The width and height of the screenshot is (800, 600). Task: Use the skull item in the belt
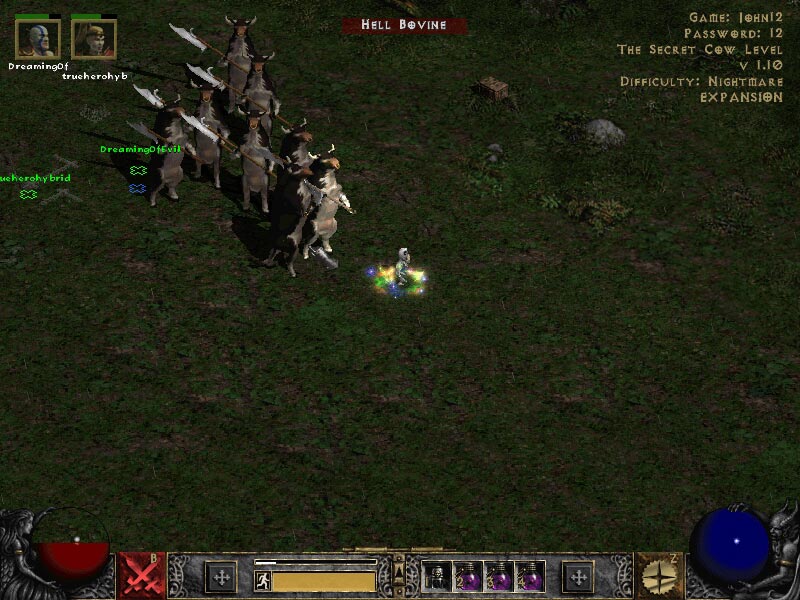tap(435, 577)
